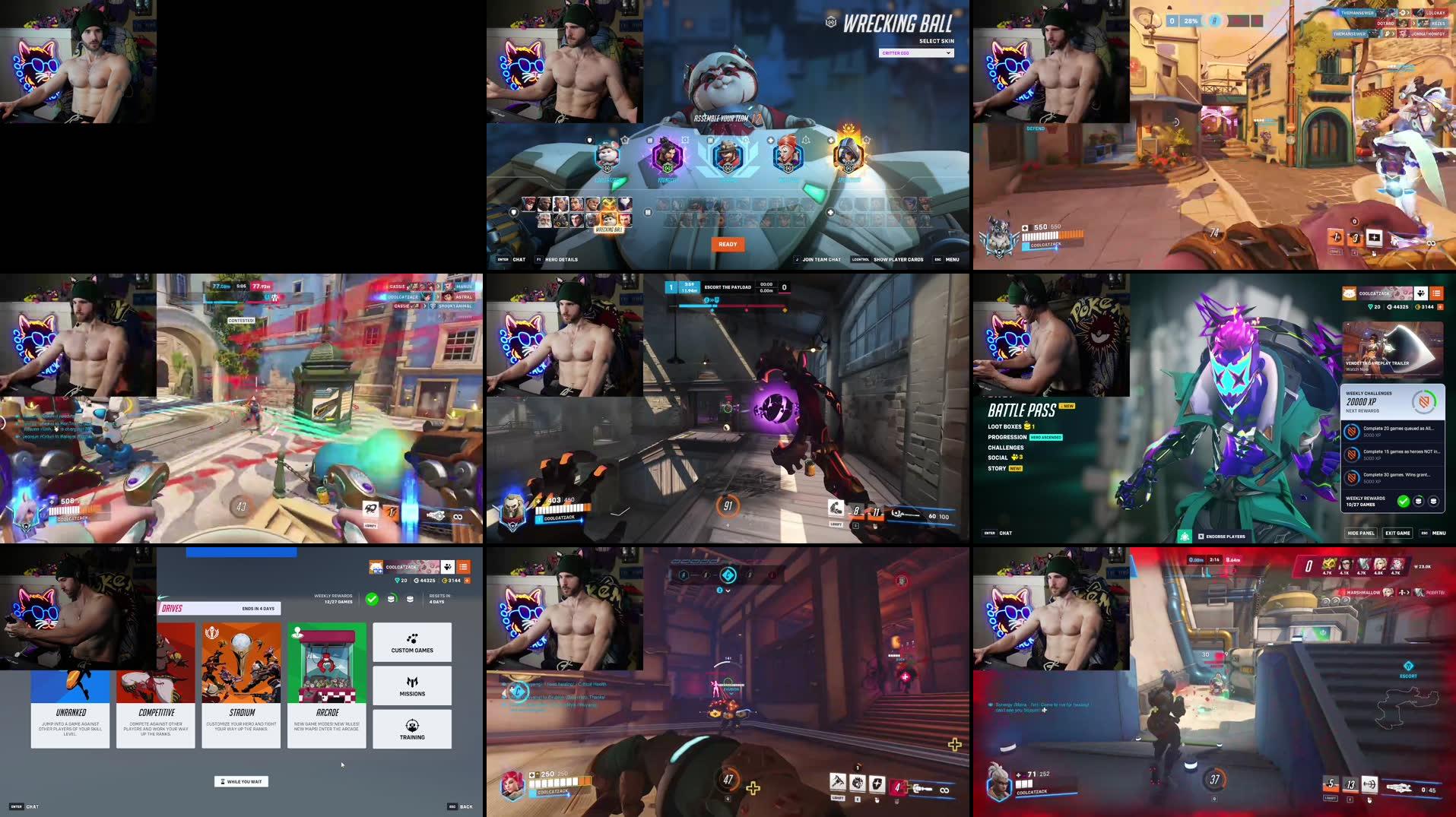The height and width of the screenshot is (817, 1456).
Task: Expand the While You Wait options
Action: tap(241, 781)
